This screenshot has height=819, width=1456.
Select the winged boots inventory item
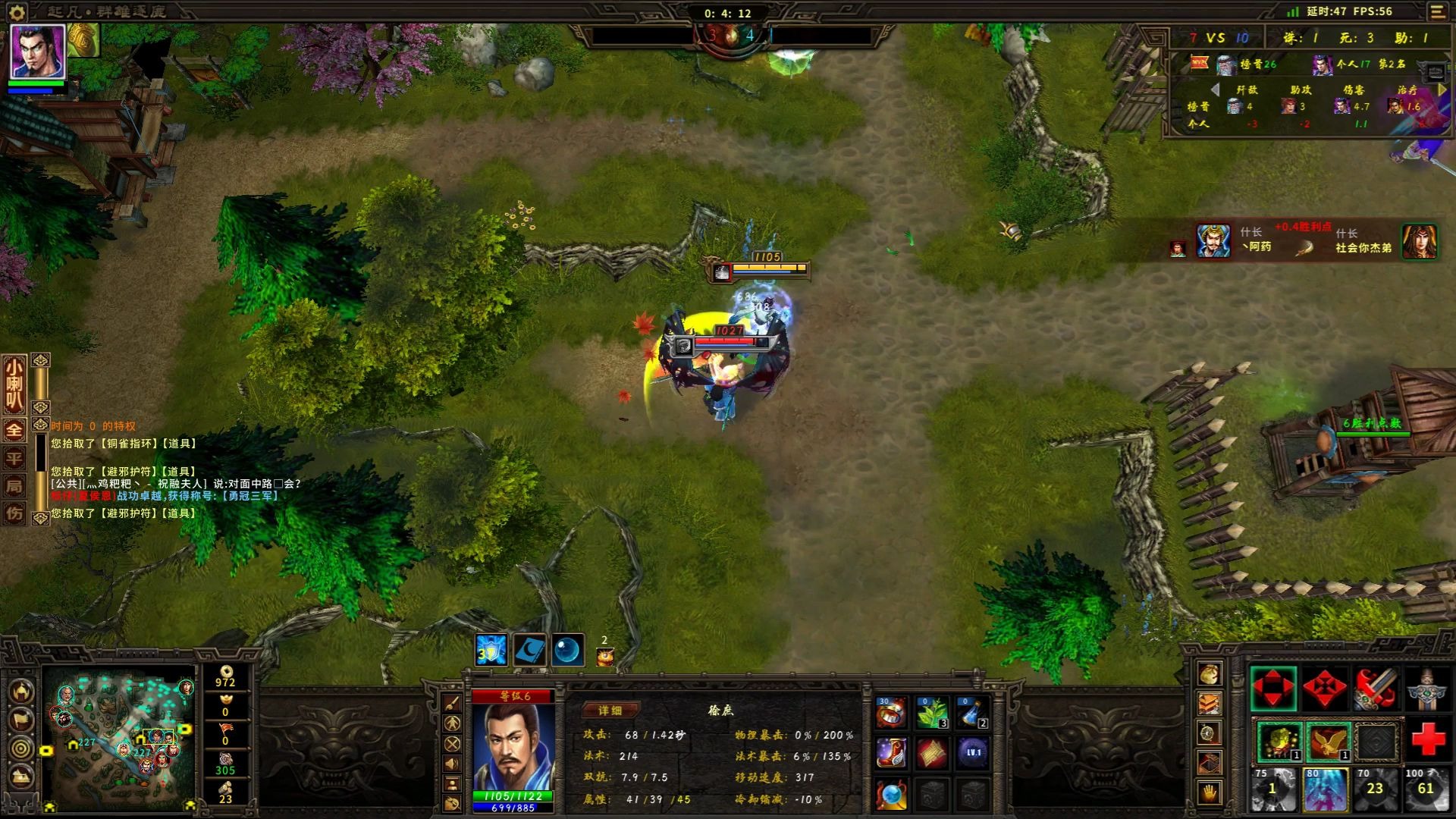click(892, 754)
